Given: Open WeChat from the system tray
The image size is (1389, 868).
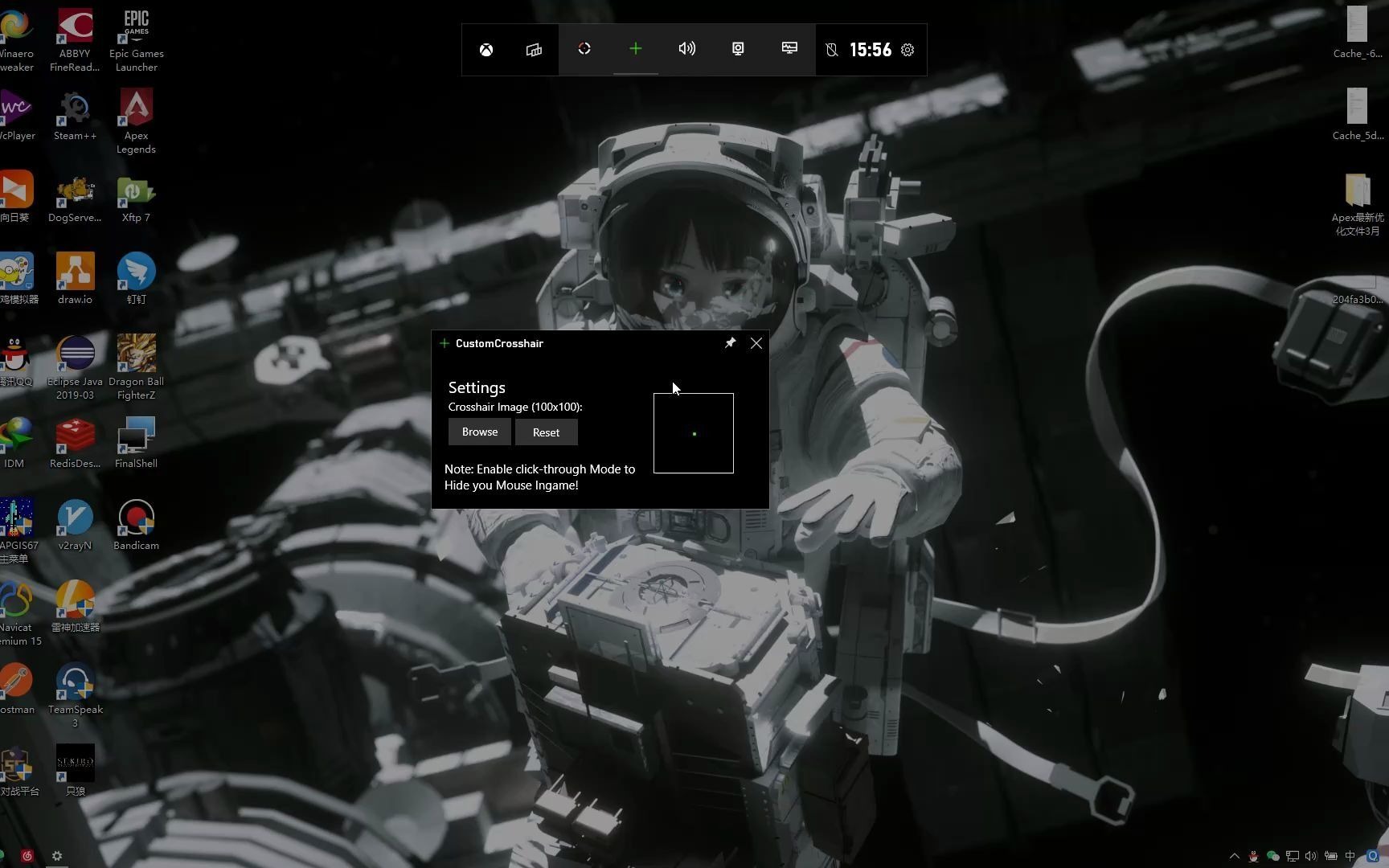Looking at the screenshot, I should click(1272, 856).
